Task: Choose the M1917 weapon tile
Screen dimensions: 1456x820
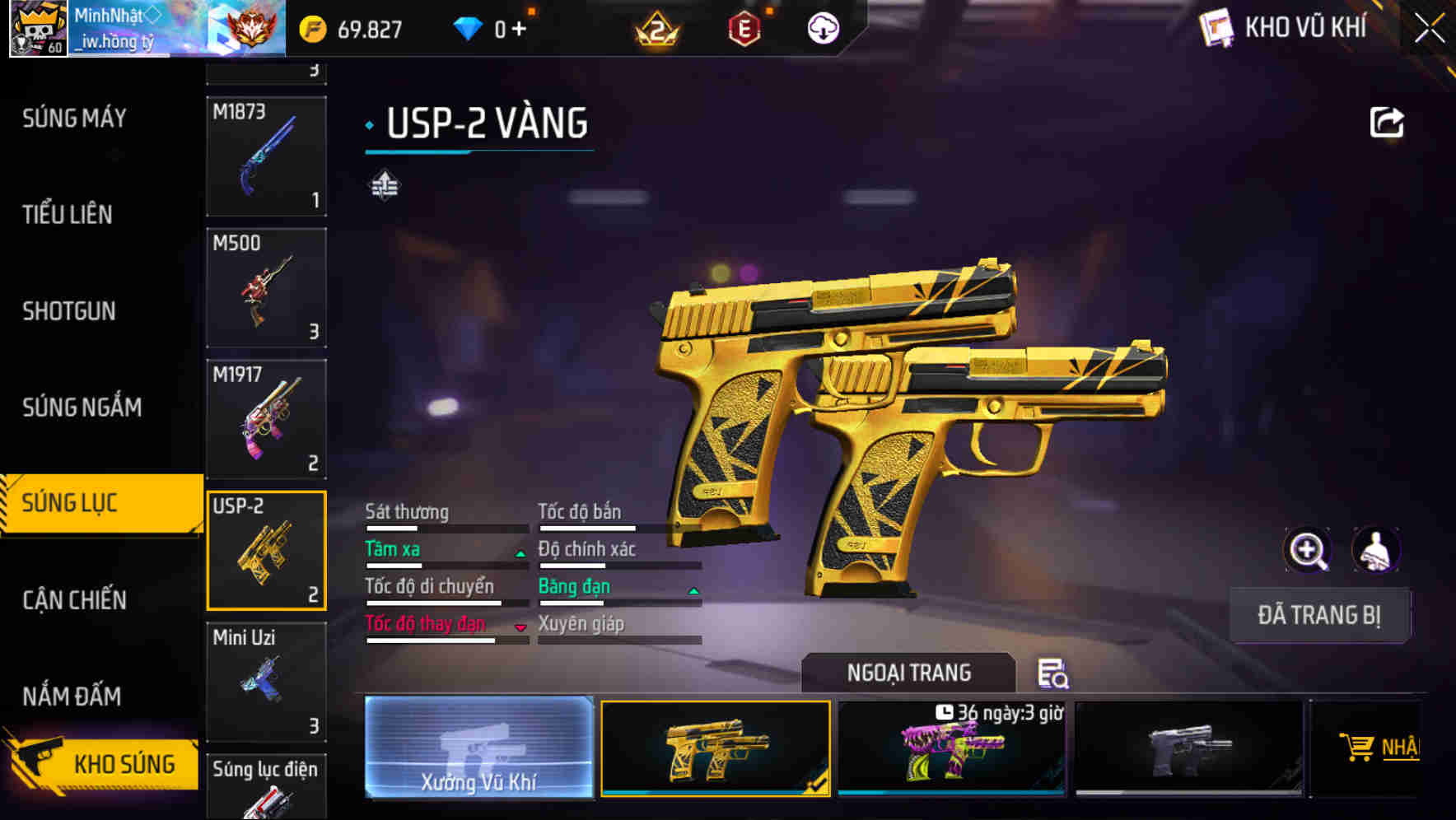Action: [266, 419]
